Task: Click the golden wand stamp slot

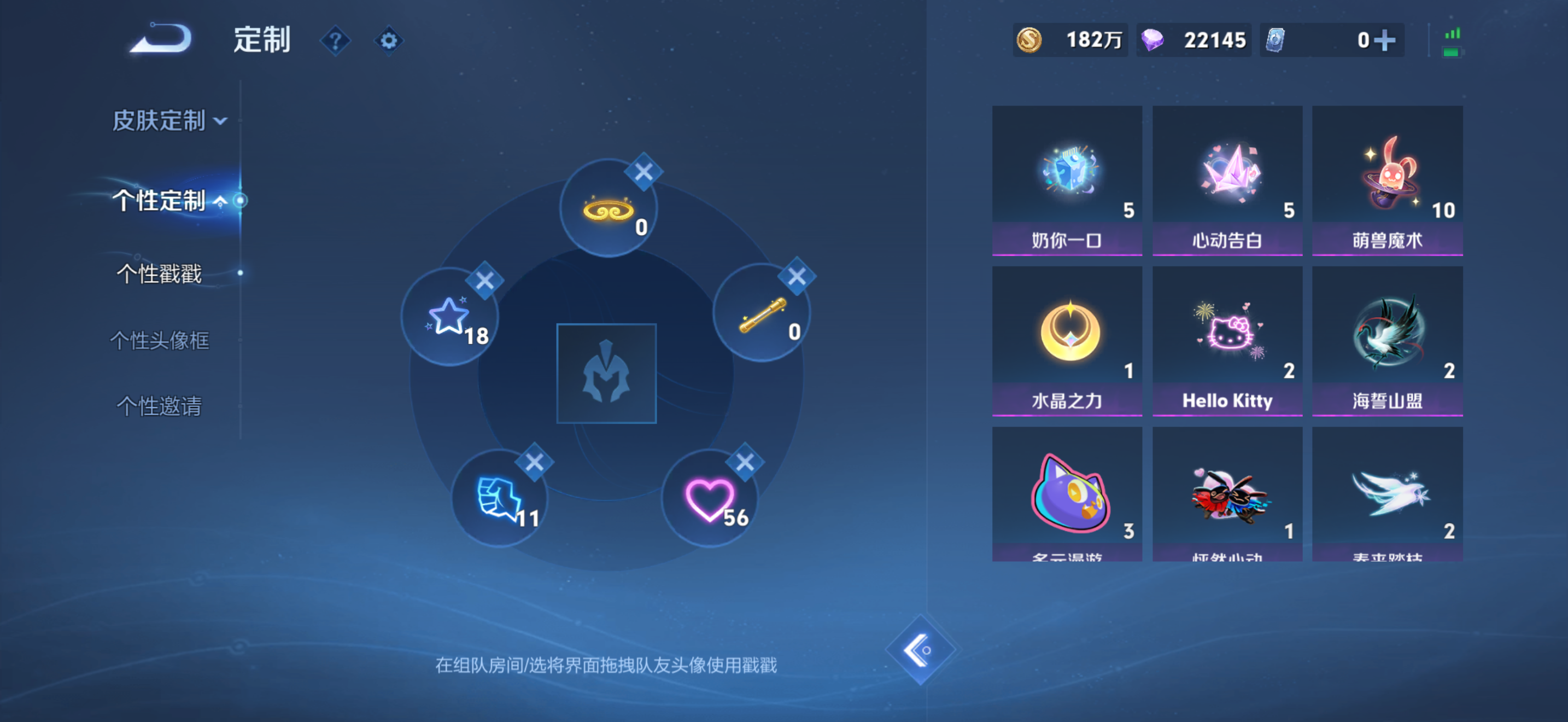Action: [763, 317]
